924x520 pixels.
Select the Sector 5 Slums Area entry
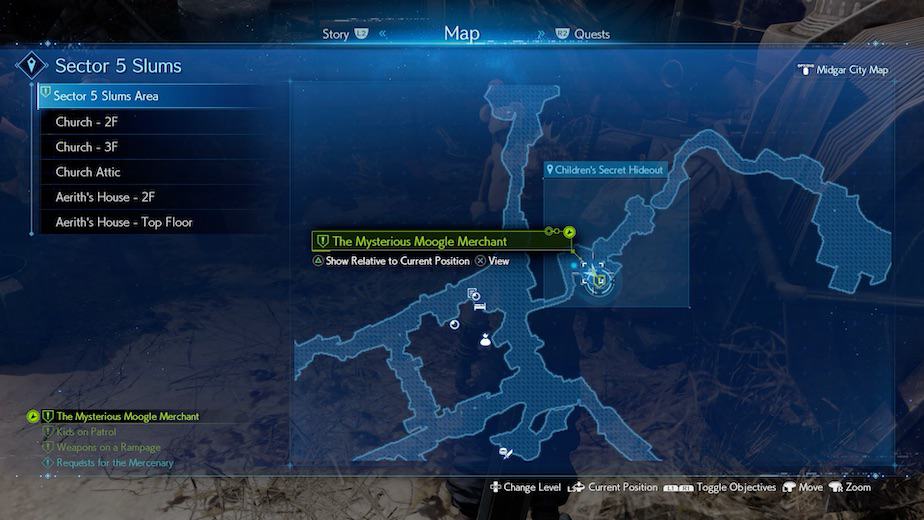(x=107, y=97)
